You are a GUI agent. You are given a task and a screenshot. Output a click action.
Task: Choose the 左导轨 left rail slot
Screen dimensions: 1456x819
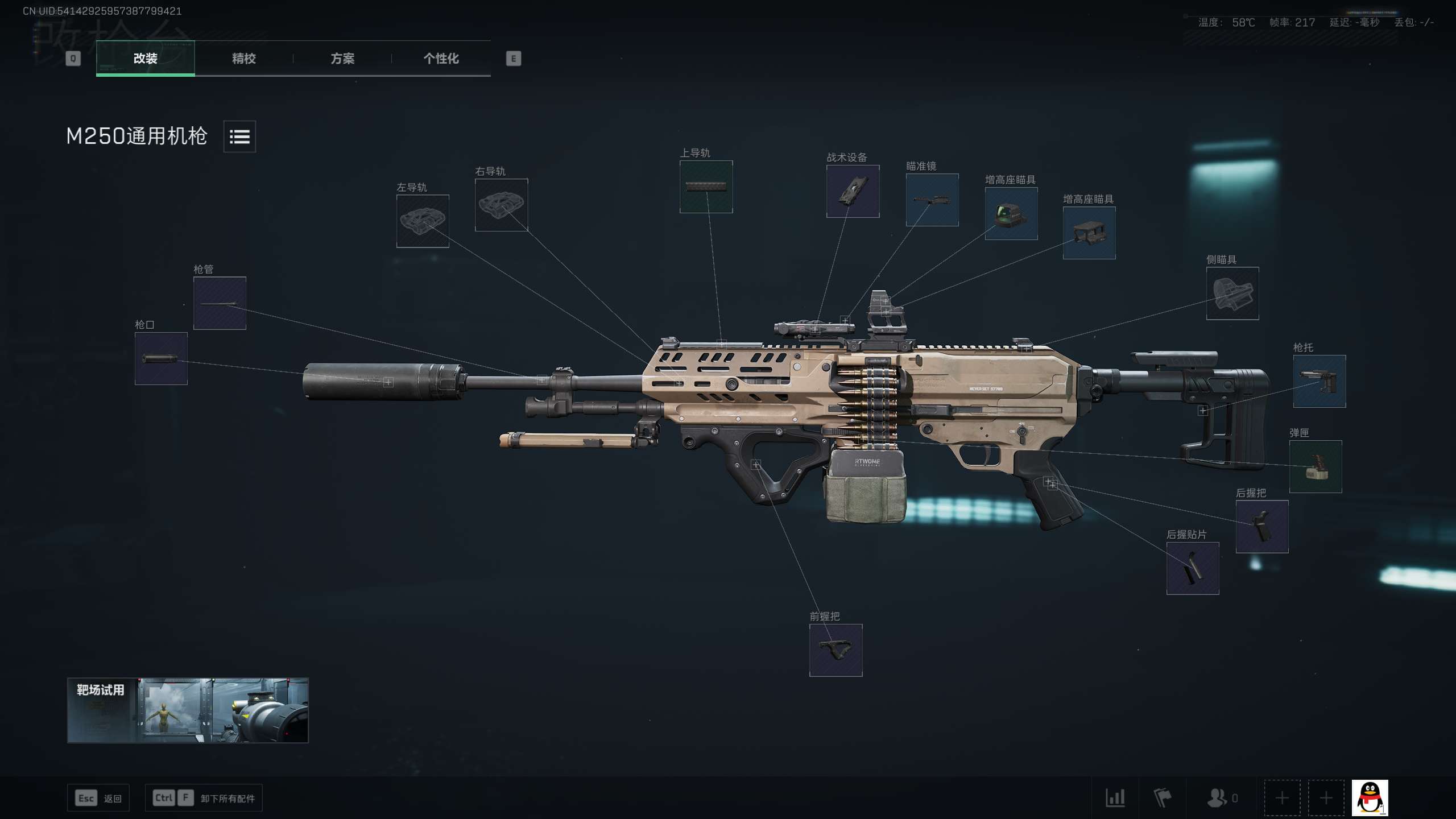coord(423,221)
